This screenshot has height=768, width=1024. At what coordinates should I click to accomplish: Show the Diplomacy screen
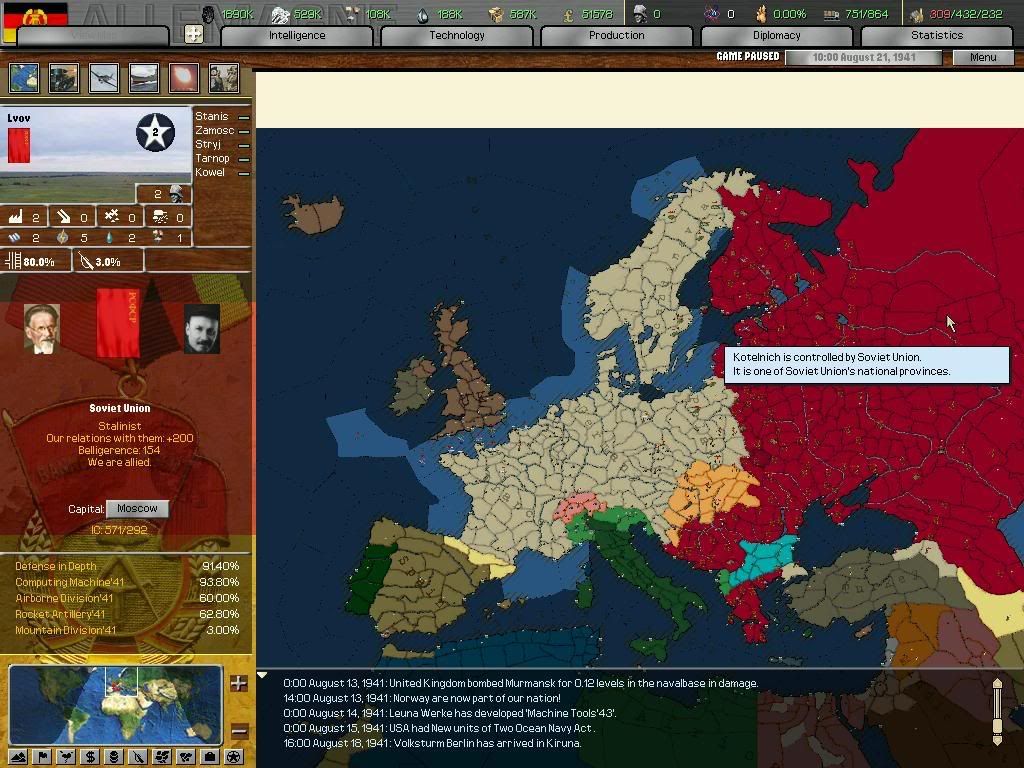[x=776, y=36]
